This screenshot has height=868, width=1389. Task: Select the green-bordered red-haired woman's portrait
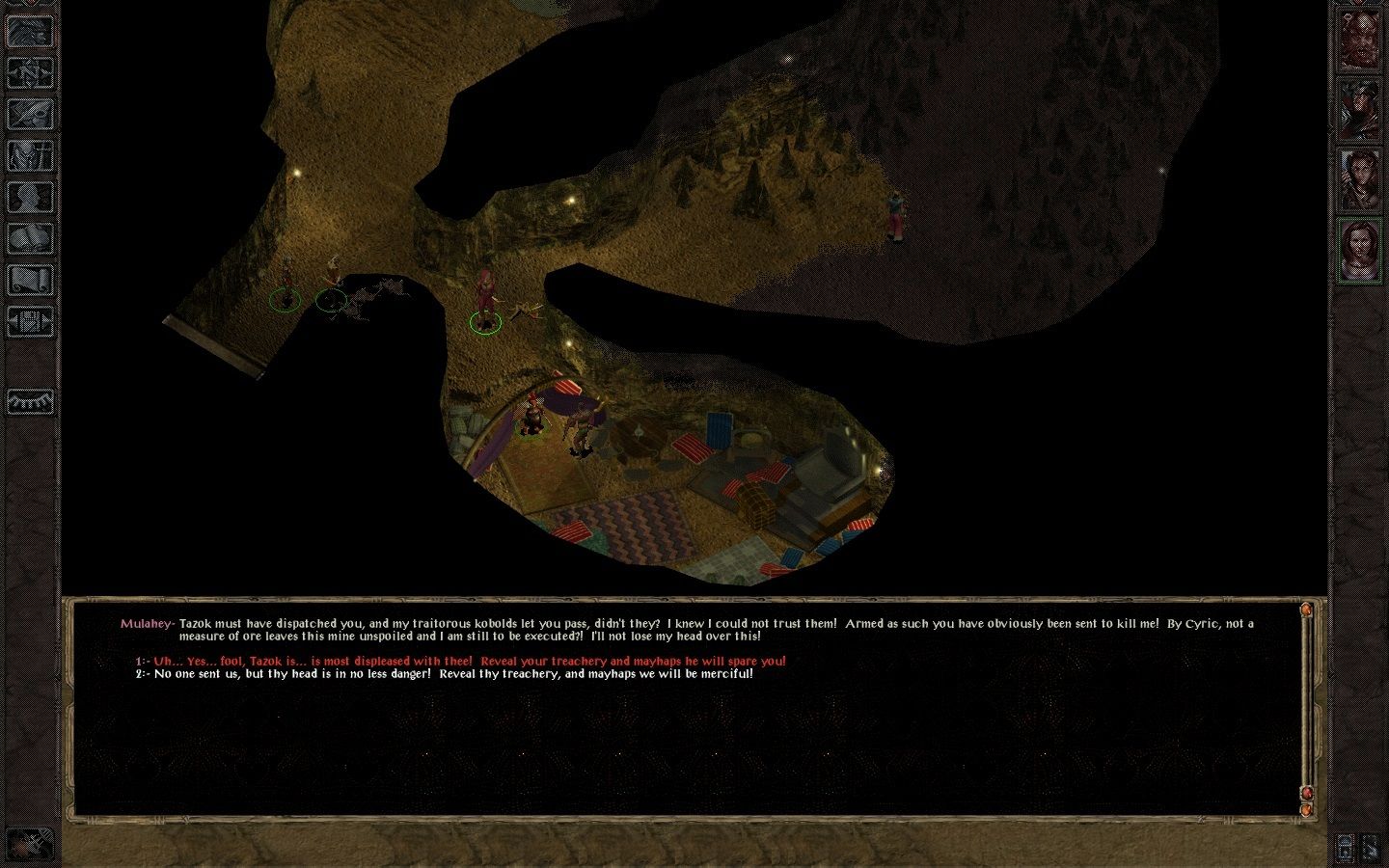[x=1359, y=249]
